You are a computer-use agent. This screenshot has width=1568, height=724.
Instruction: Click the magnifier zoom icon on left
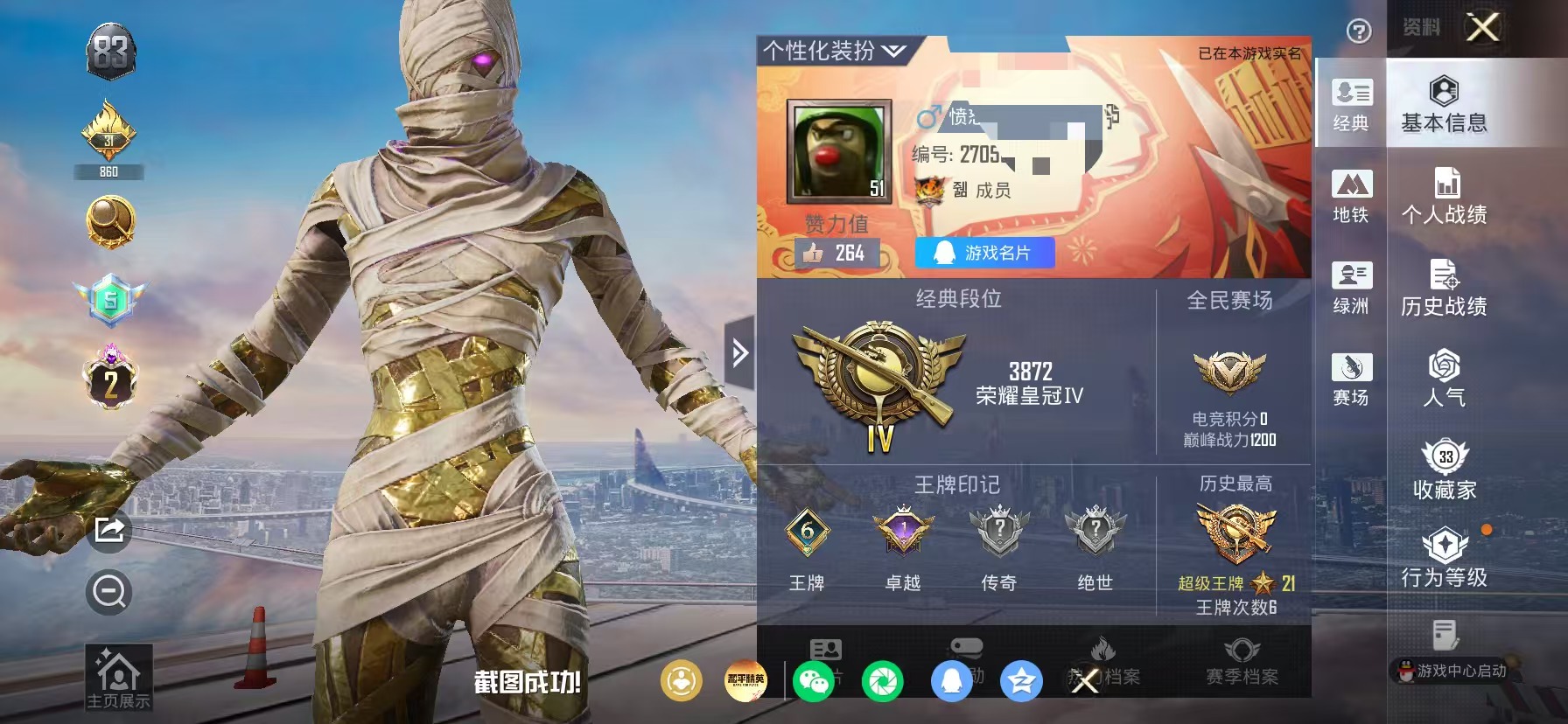[107, 592]
